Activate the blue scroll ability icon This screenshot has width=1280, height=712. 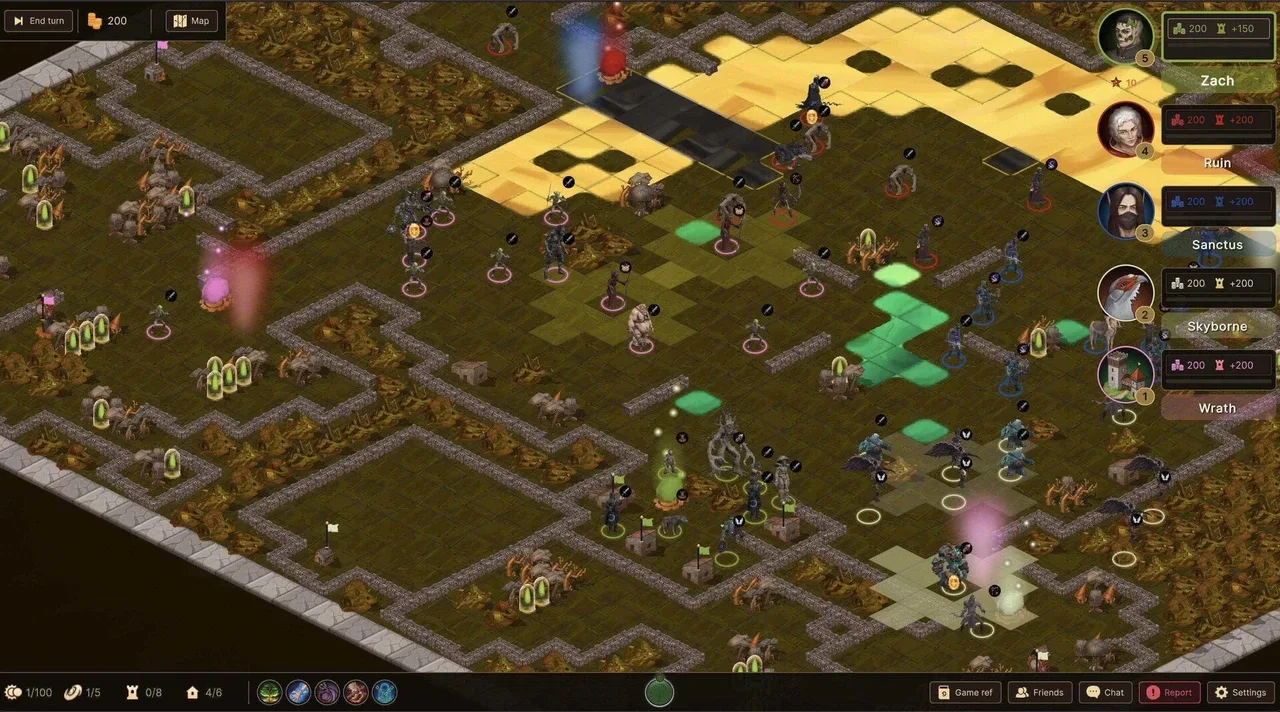299,692
